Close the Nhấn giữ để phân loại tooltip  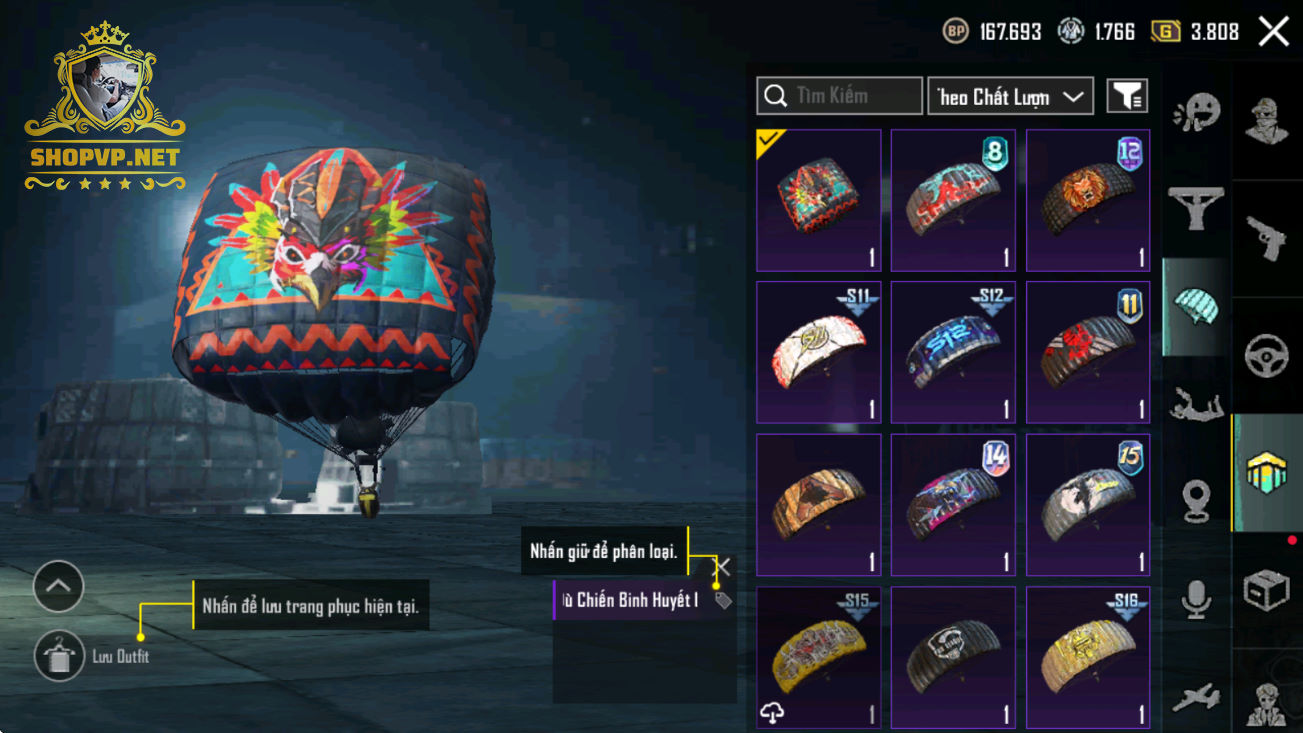pyautogui.click(x=722, y=567)
